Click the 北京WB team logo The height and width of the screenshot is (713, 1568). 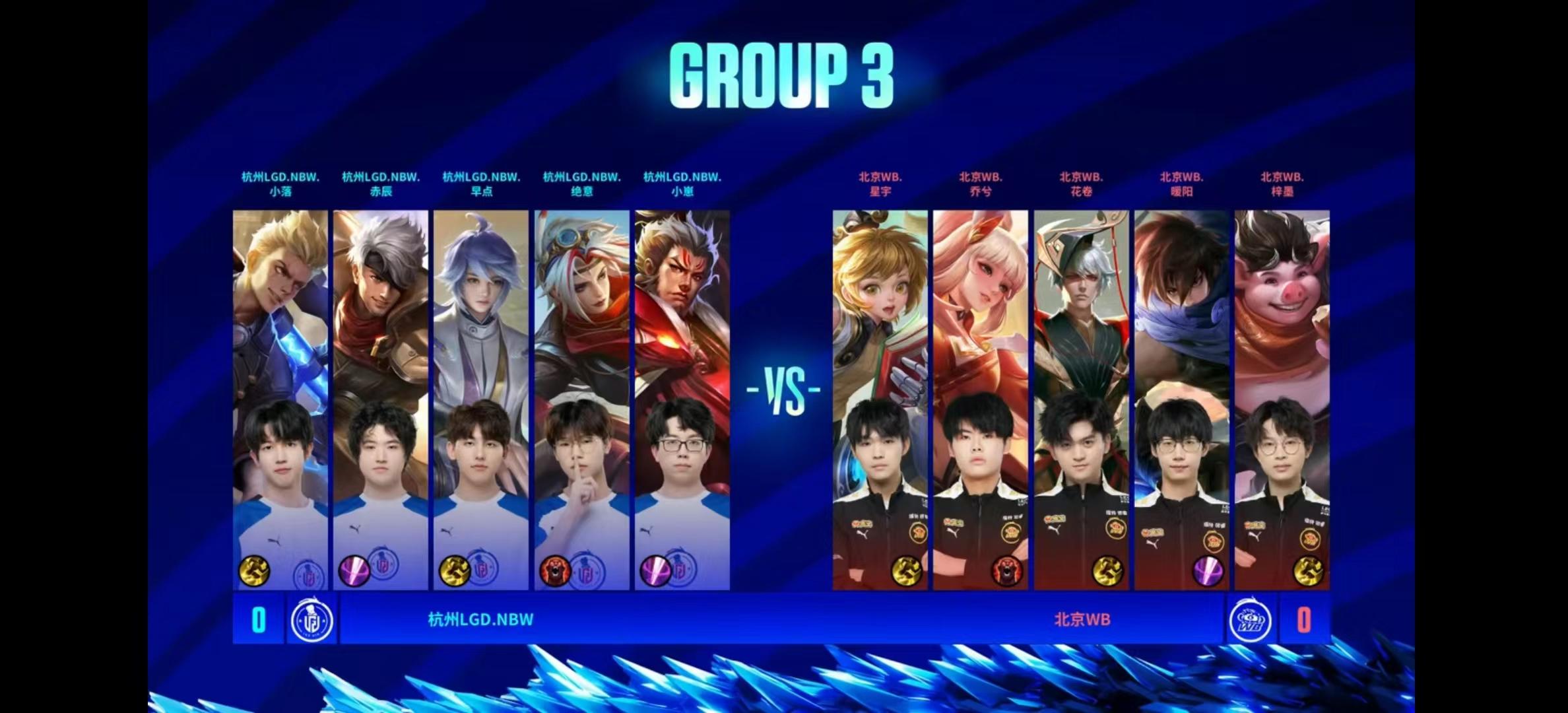pos(1251,620)
